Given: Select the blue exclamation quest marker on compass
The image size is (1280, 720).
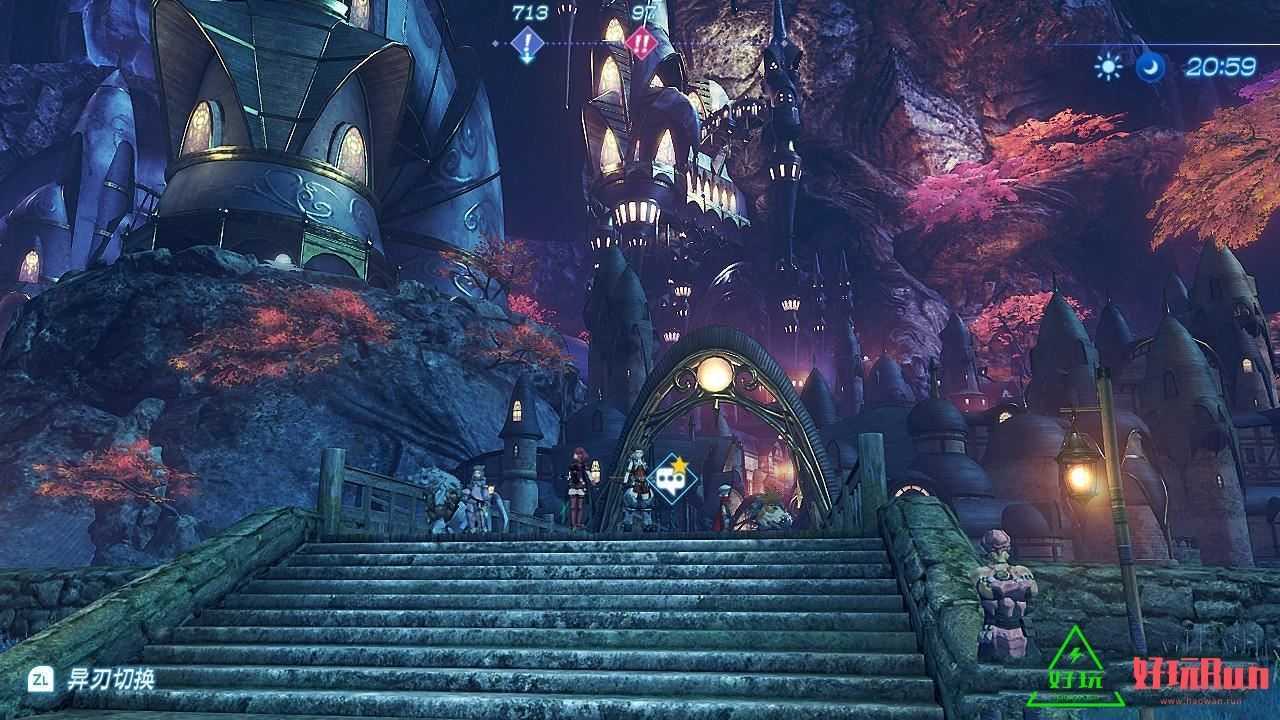Looking at the screenshot, I should [x=527, y=44].
